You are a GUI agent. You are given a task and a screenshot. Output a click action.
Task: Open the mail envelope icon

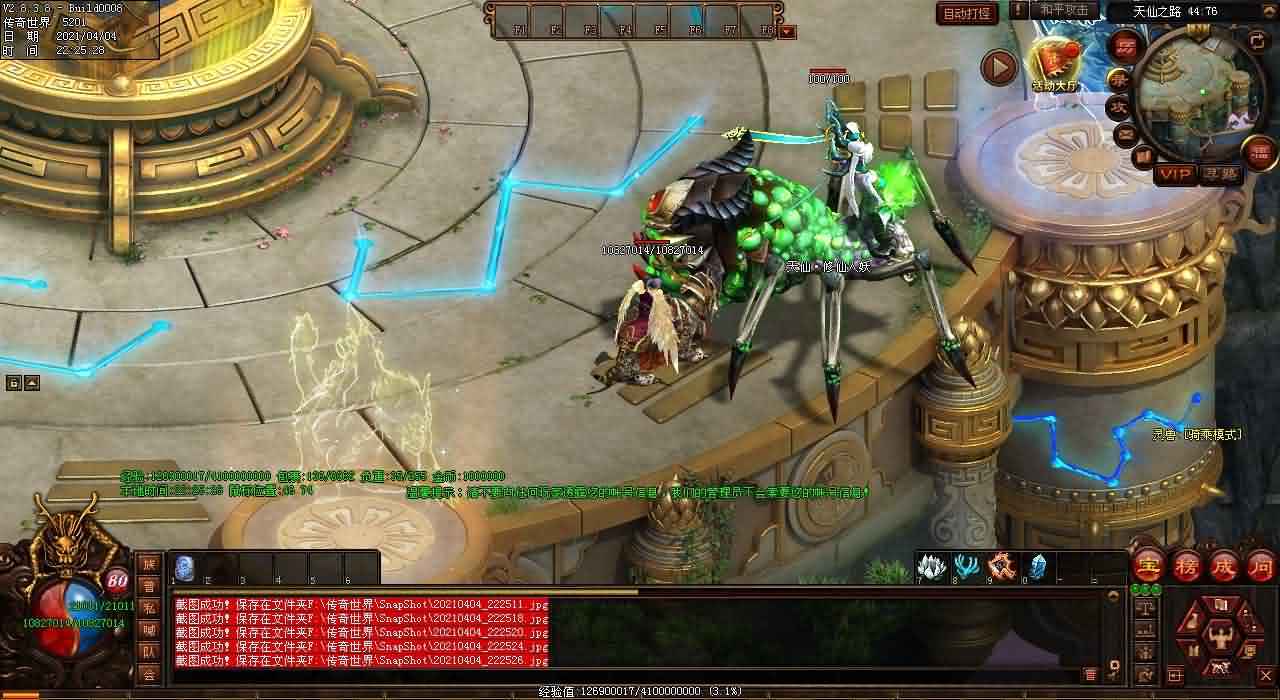tap(1126, 133)
